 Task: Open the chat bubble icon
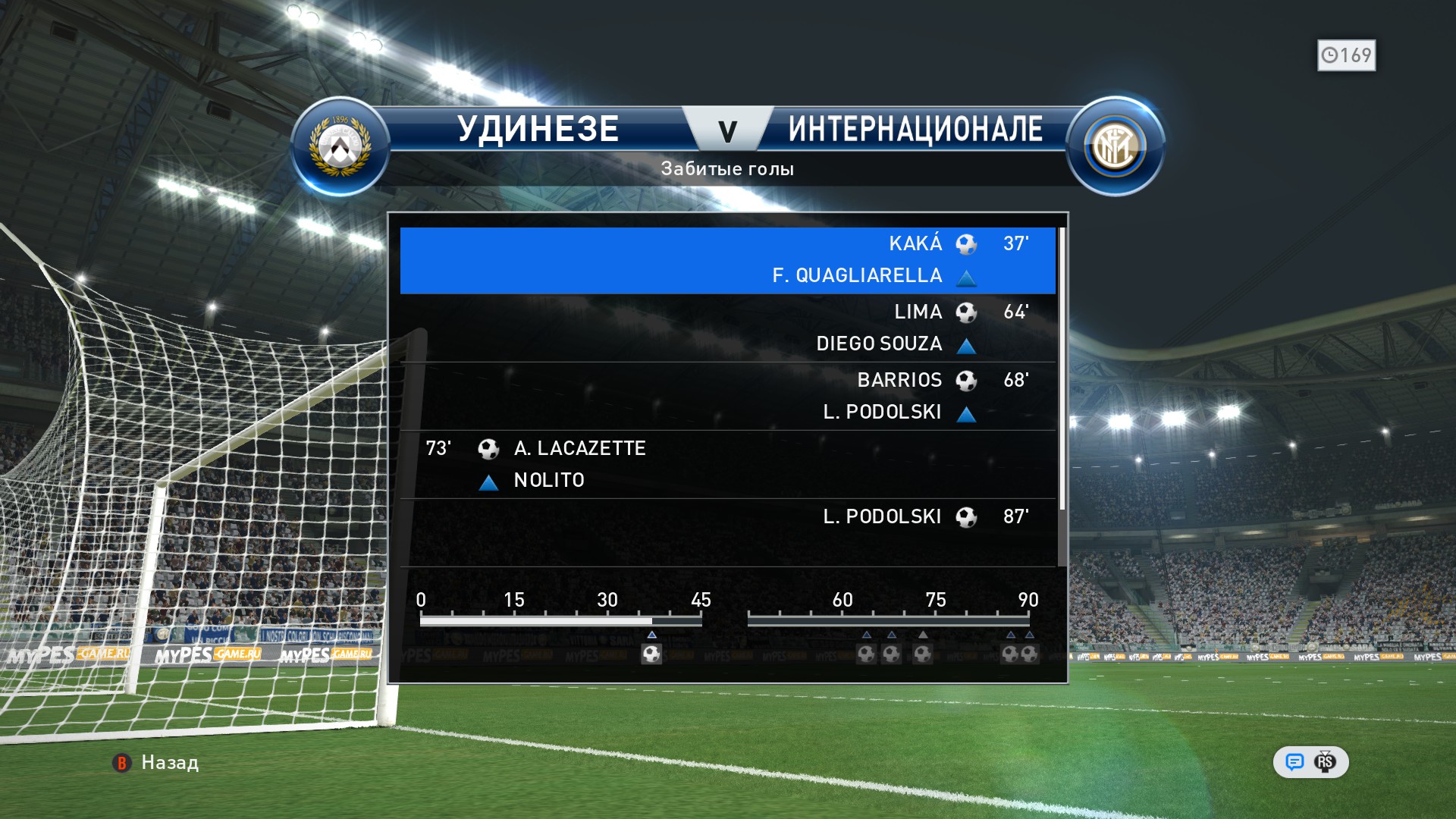click(1294, 762)
